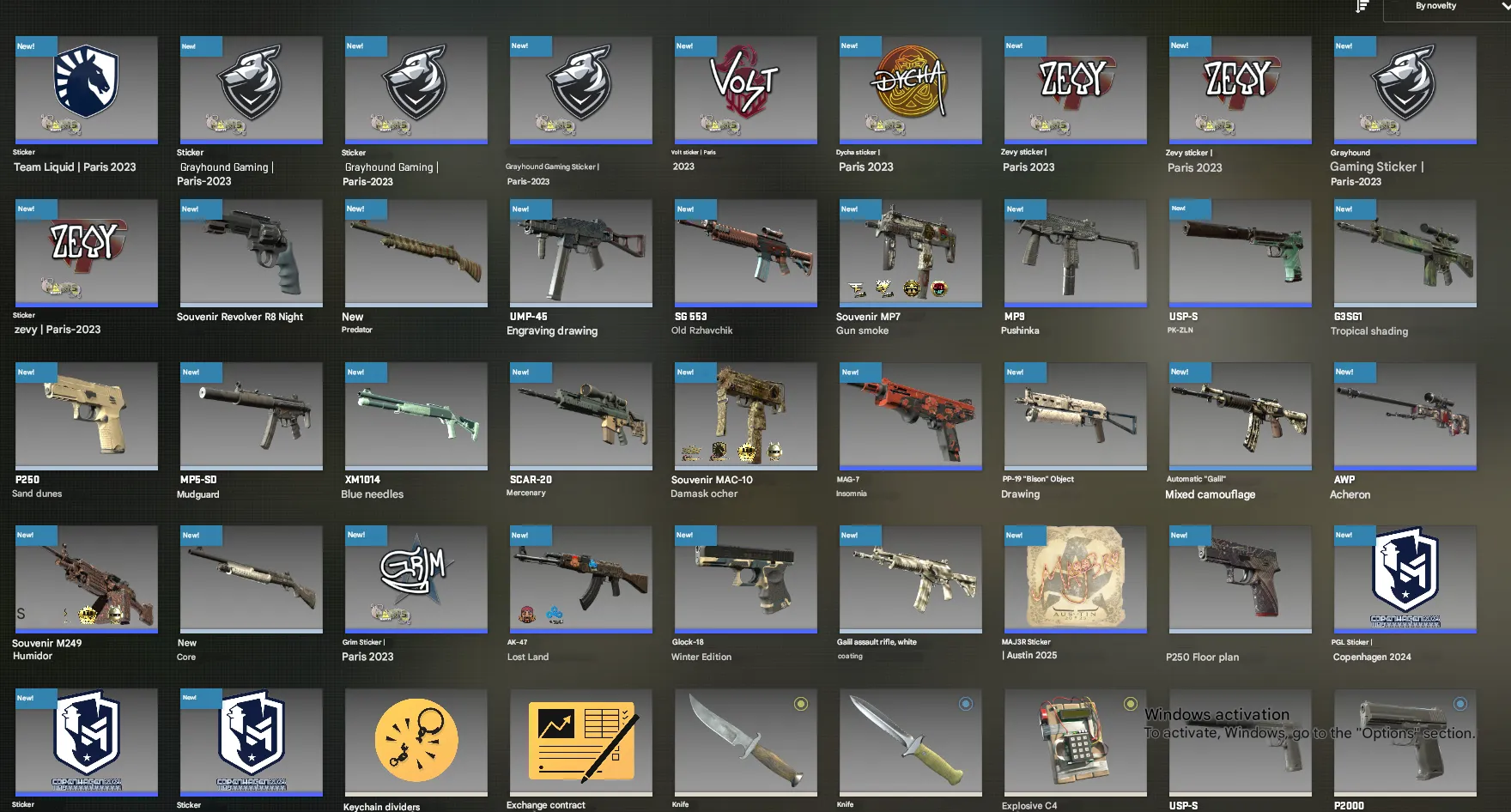The width and height of the screenshot is (1511, 812).
Task: Toggle the blue equip indicator on the second Knife
Action: click(x=963, y=702)
